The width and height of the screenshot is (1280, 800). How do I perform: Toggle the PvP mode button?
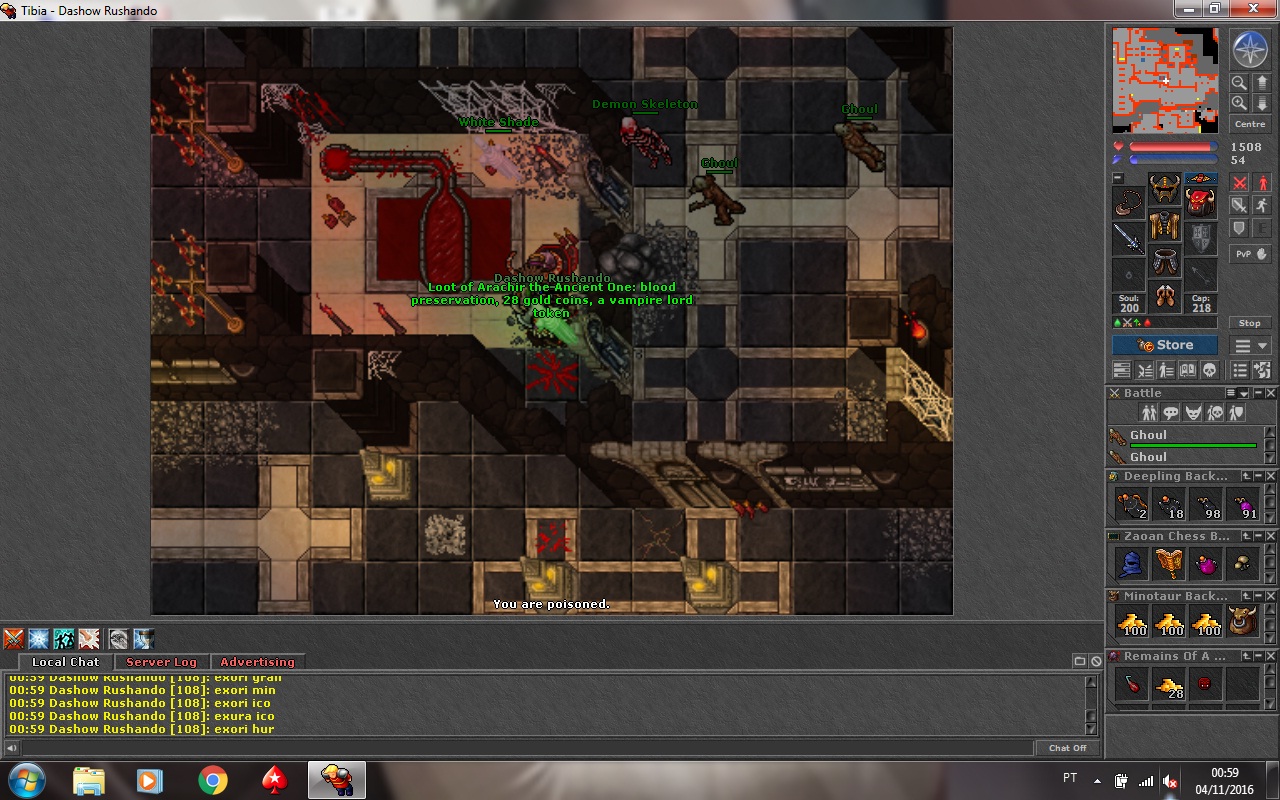(x=1250, y=254)
